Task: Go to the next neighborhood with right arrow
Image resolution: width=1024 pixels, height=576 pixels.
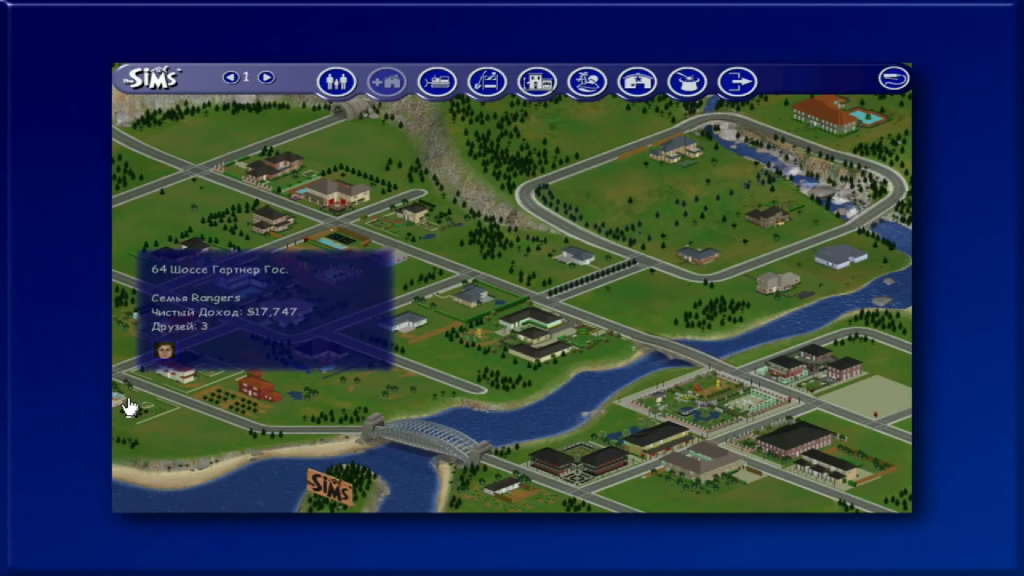Action: coord(266,77)
